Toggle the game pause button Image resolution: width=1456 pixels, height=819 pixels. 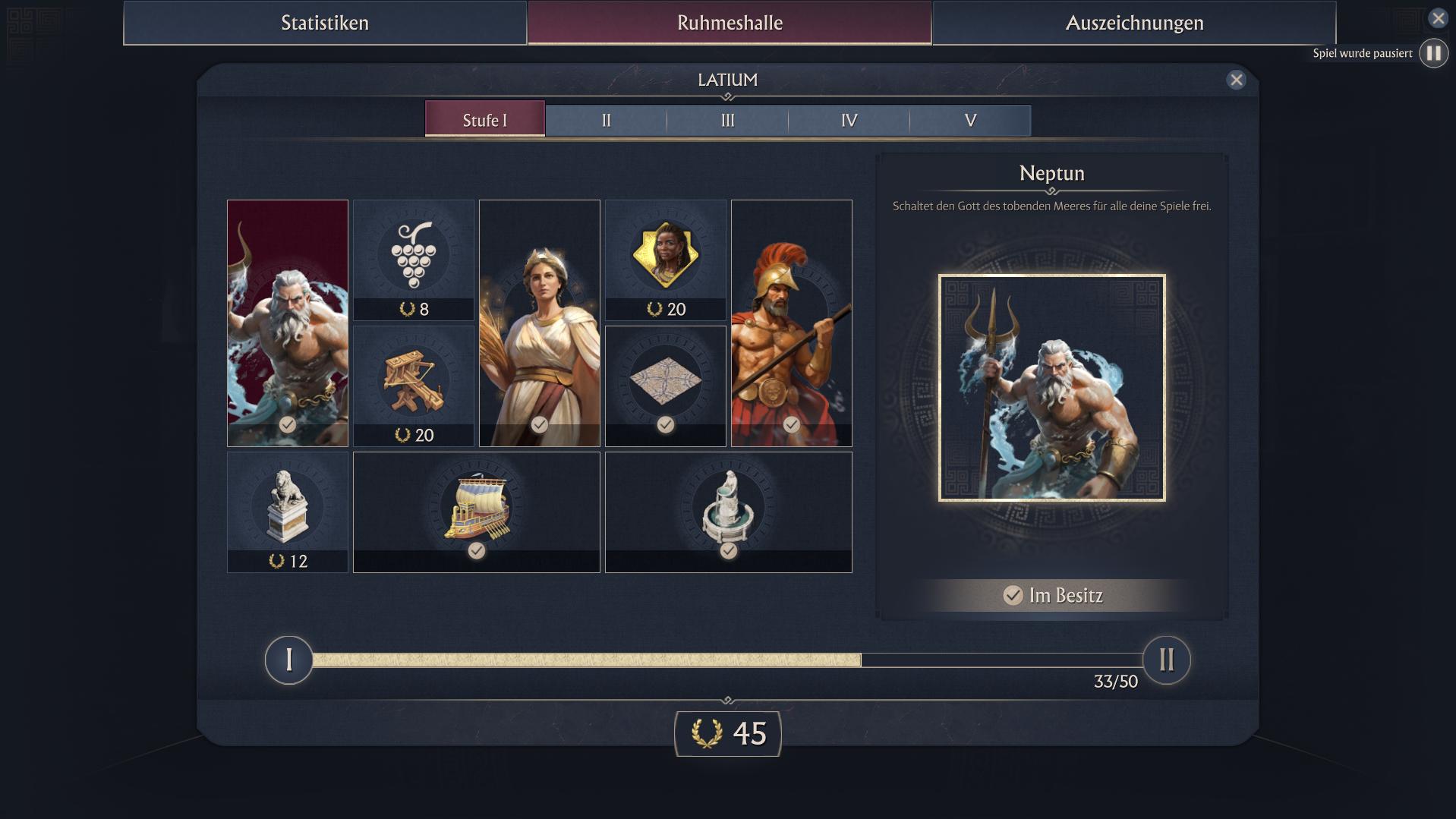point(1433,53)
